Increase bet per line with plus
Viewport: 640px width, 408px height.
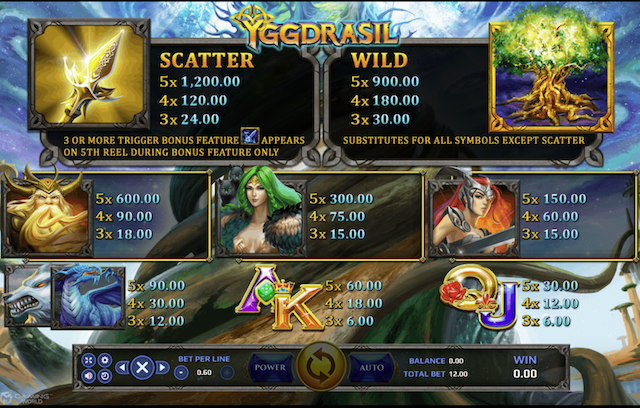click(x=227, y=372)
